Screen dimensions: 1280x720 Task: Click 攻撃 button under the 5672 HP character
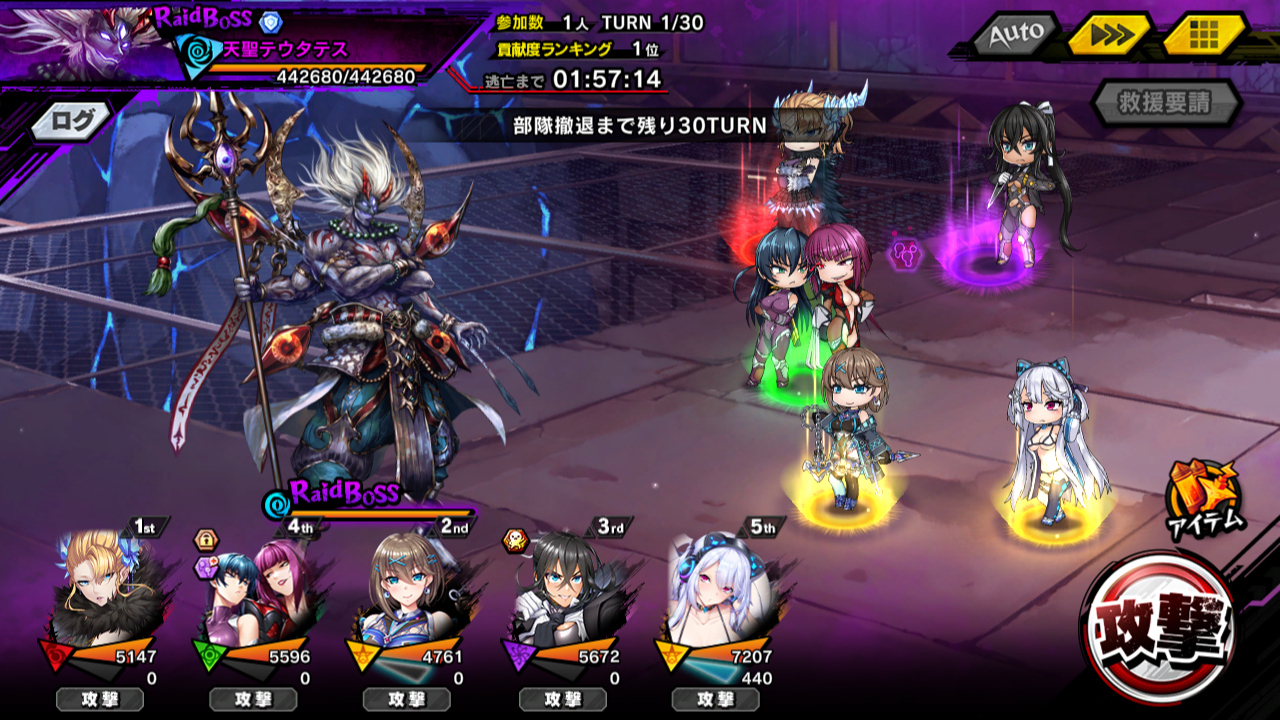point(561,699)
